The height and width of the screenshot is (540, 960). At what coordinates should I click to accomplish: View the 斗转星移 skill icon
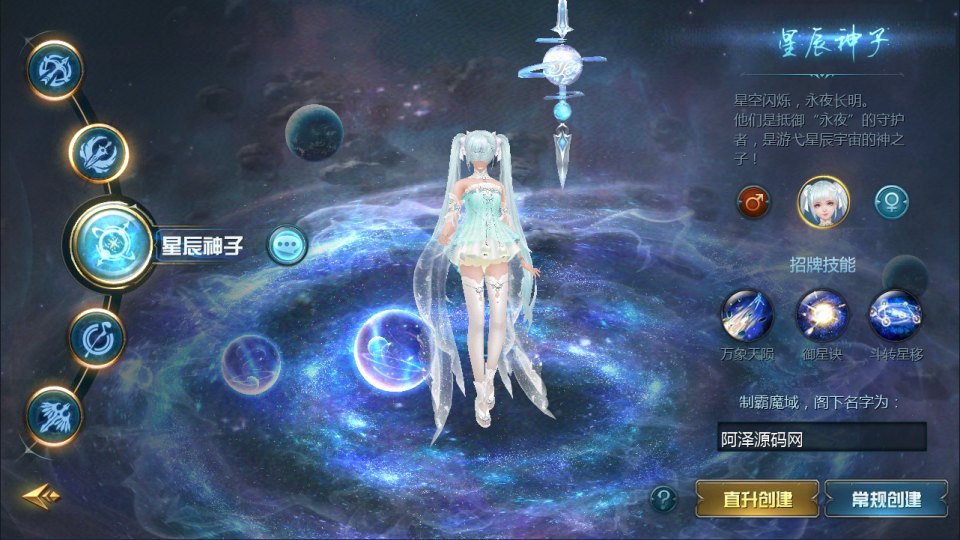pyautogui.click(x=893, y=314)
